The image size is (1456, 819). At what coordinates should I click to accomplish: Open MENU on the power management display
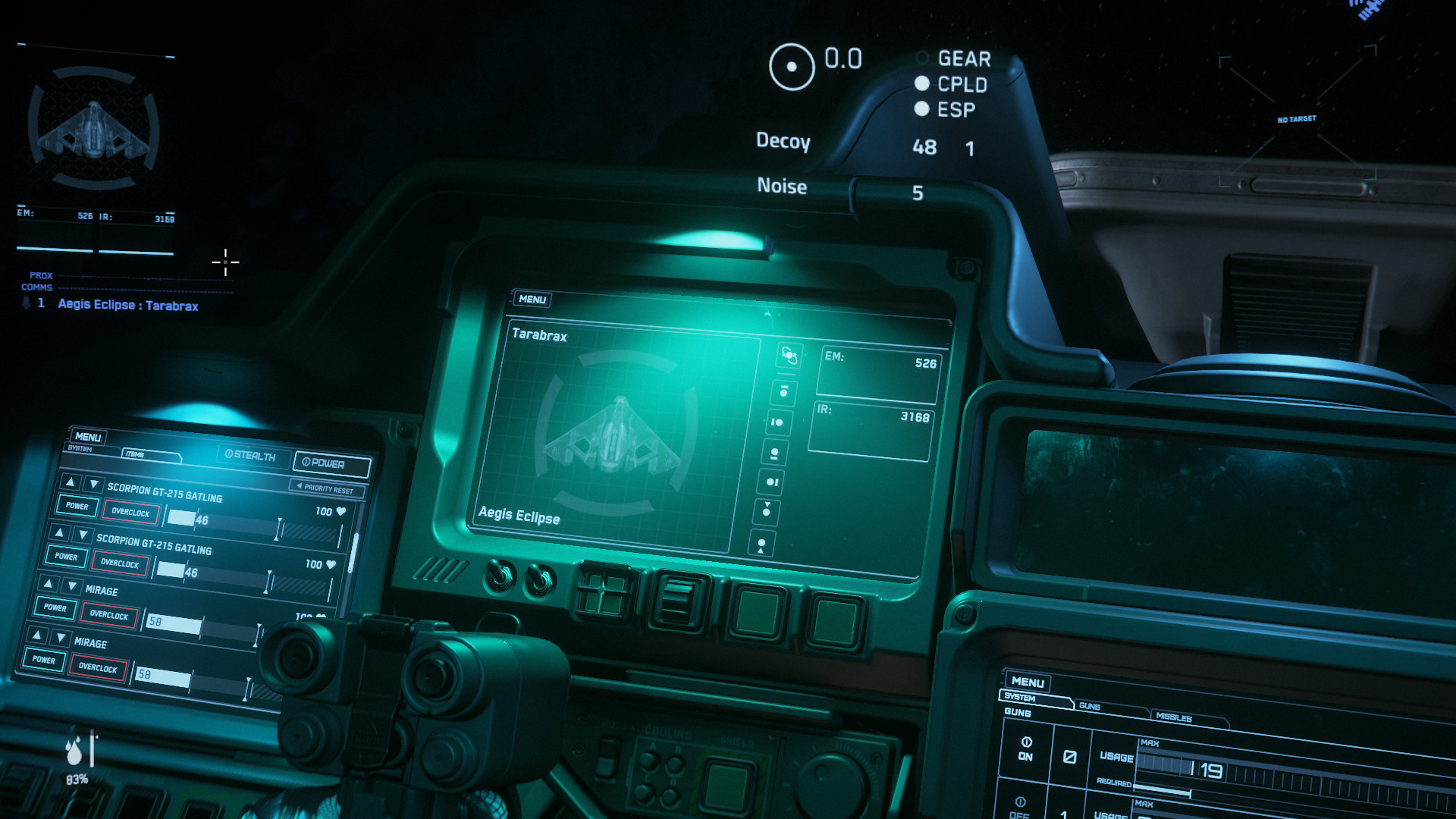pos(88,437)
